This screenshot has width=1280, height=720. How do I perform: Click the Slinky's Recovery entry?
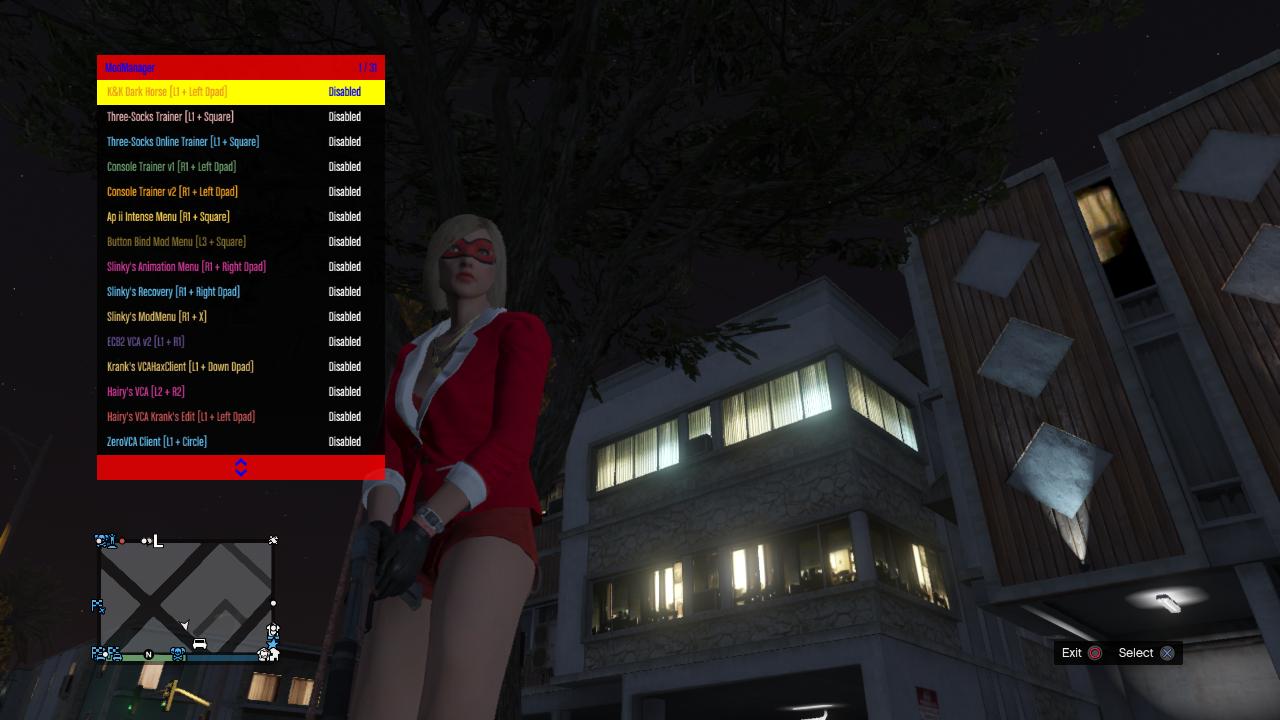click(173, 292)
